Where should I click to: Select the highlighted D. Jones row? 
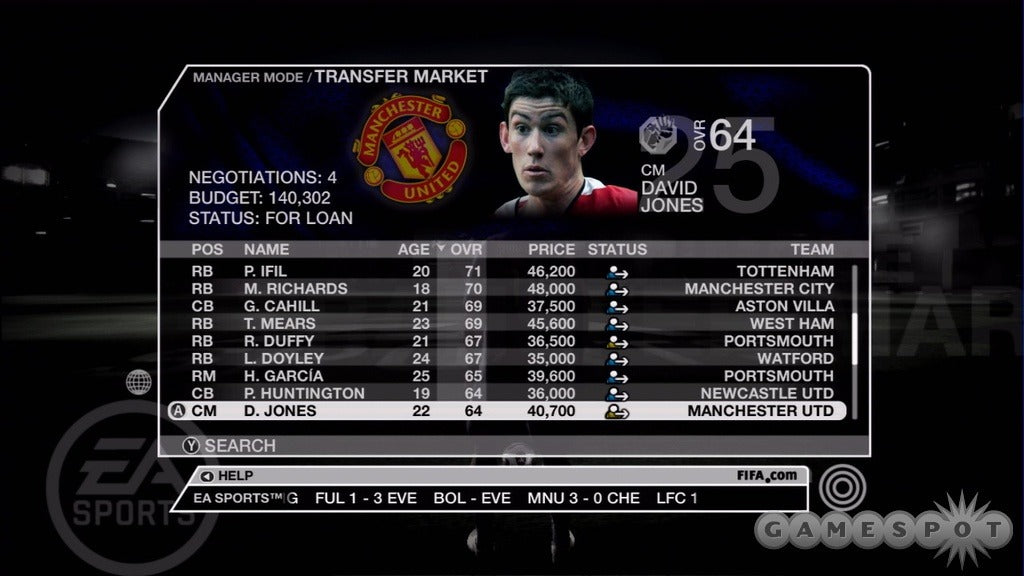point(512,411)
